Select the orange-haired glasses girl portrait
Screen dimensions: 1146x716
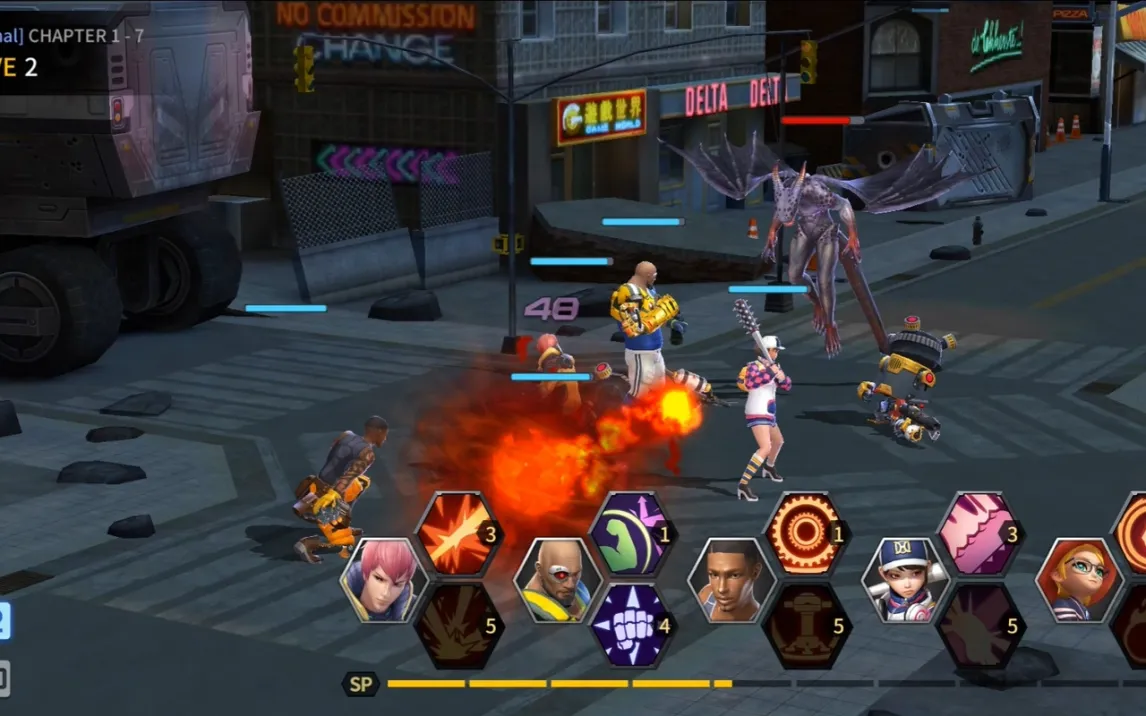[1079, 581]
